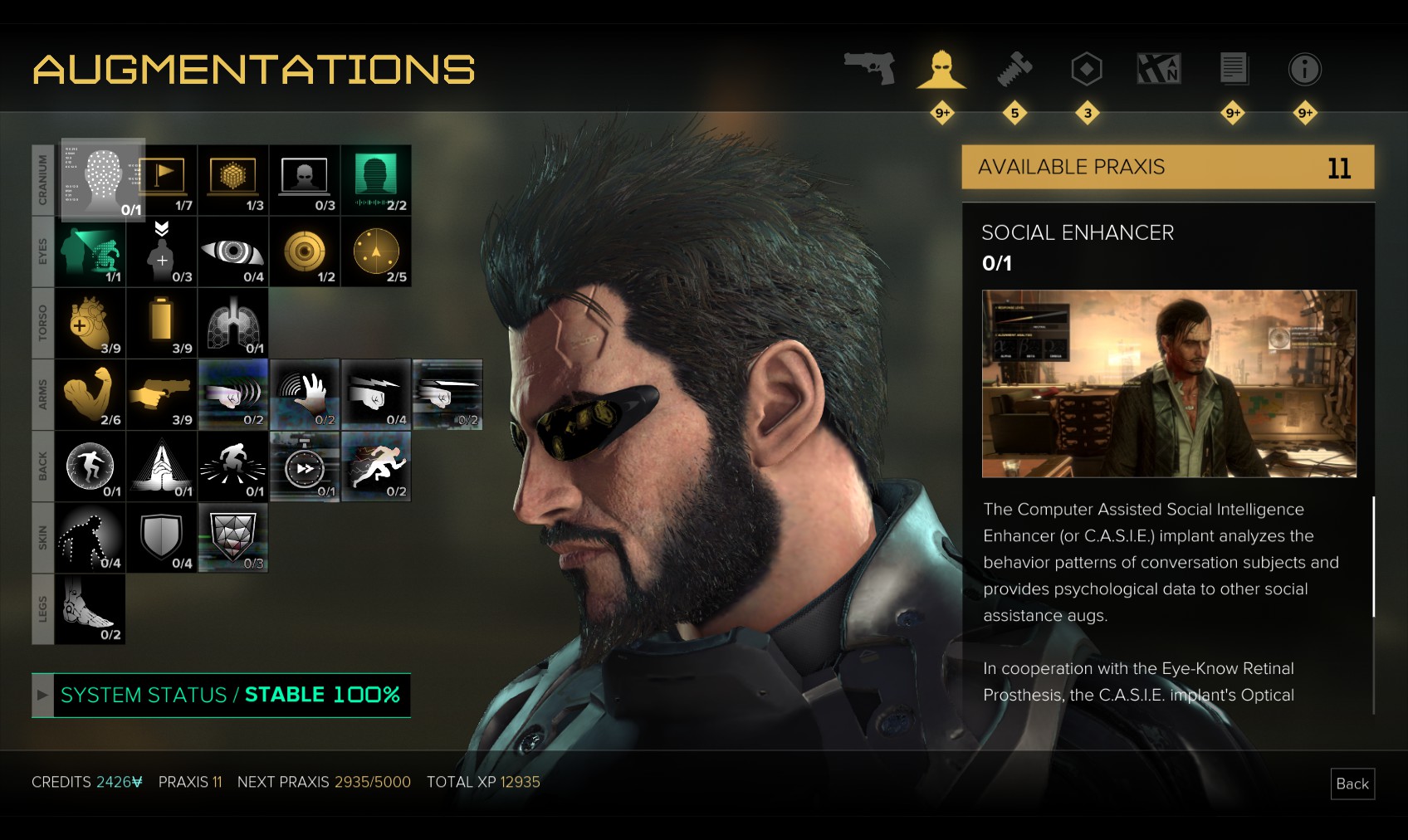Choose the lungs augmentation
1408x840 pixels.
click(233, 323)
